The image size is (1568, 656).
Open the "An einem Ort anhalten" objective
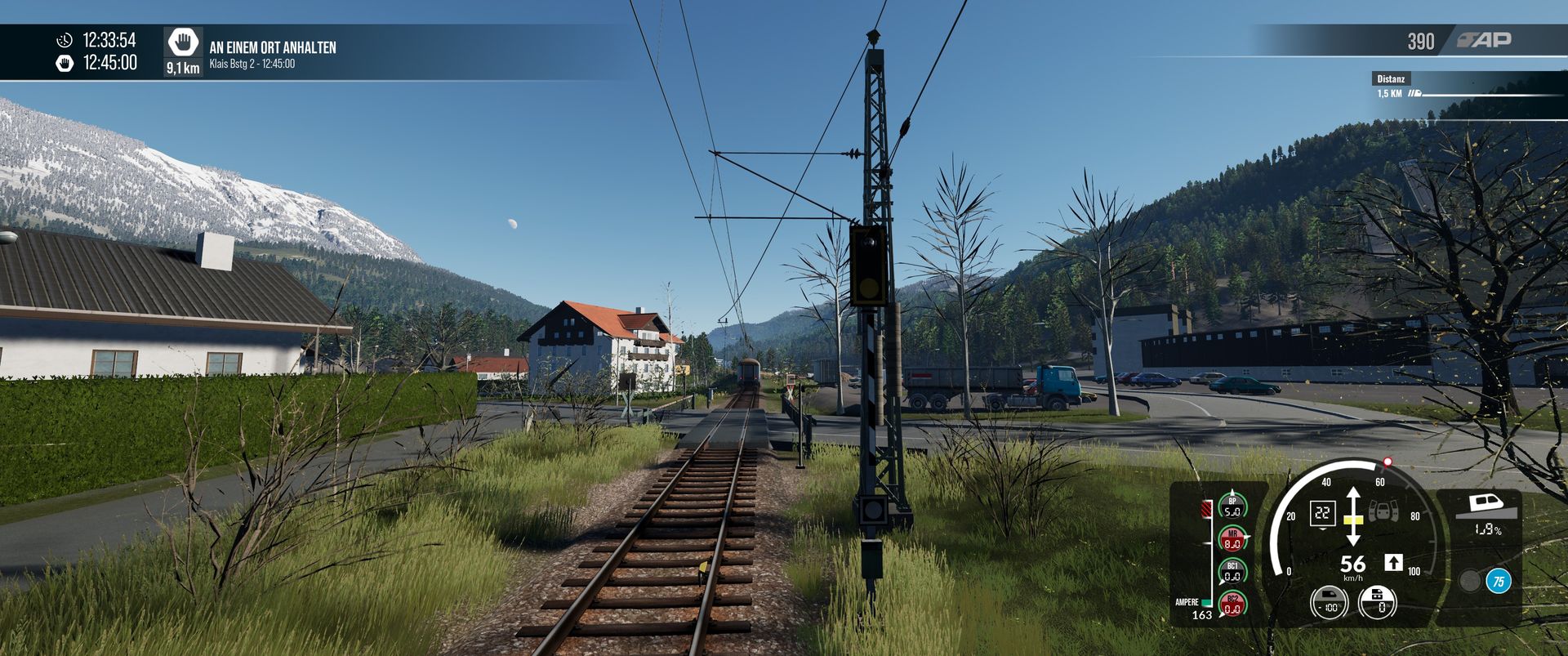click(x=273, y=47)
